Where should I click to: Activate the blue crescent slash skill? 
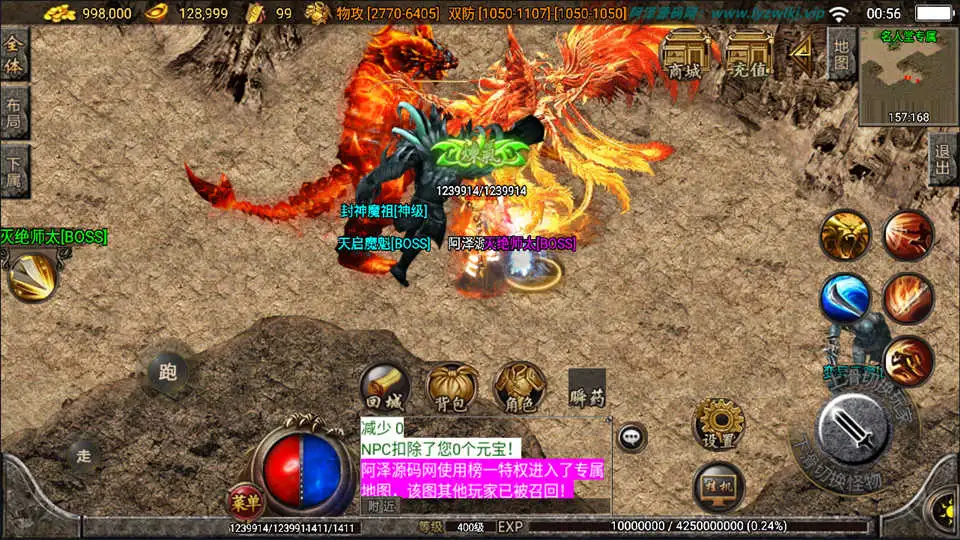click(845, 299)
